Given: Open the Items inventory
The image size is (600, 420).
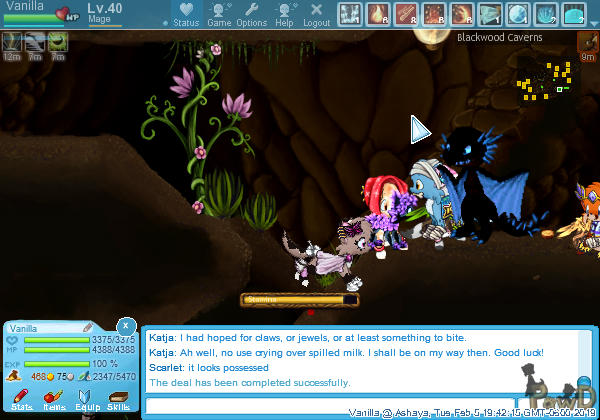Looking at the screenshot, I should [54, 400].
